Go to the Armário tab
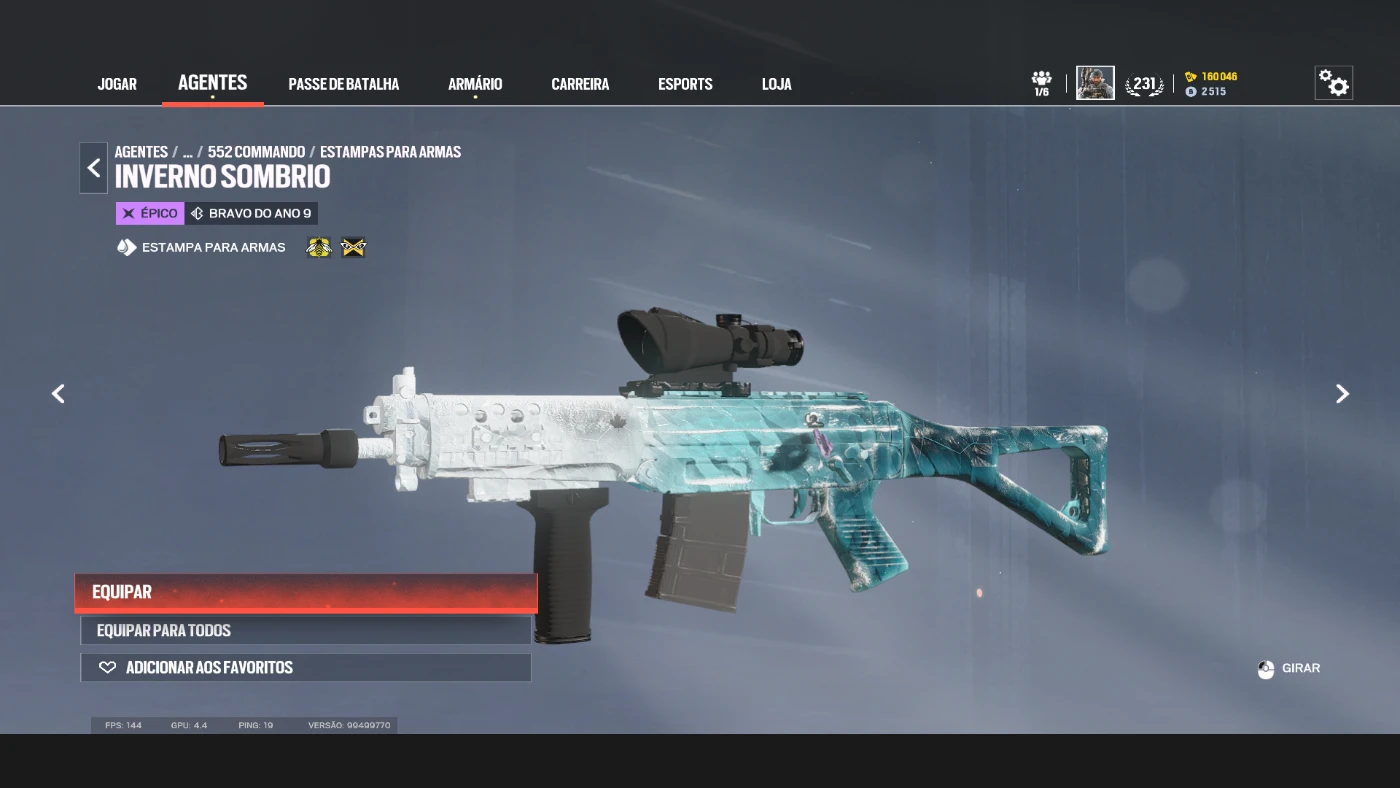Viewport: 1400px width, 788px height. (475, 84)
